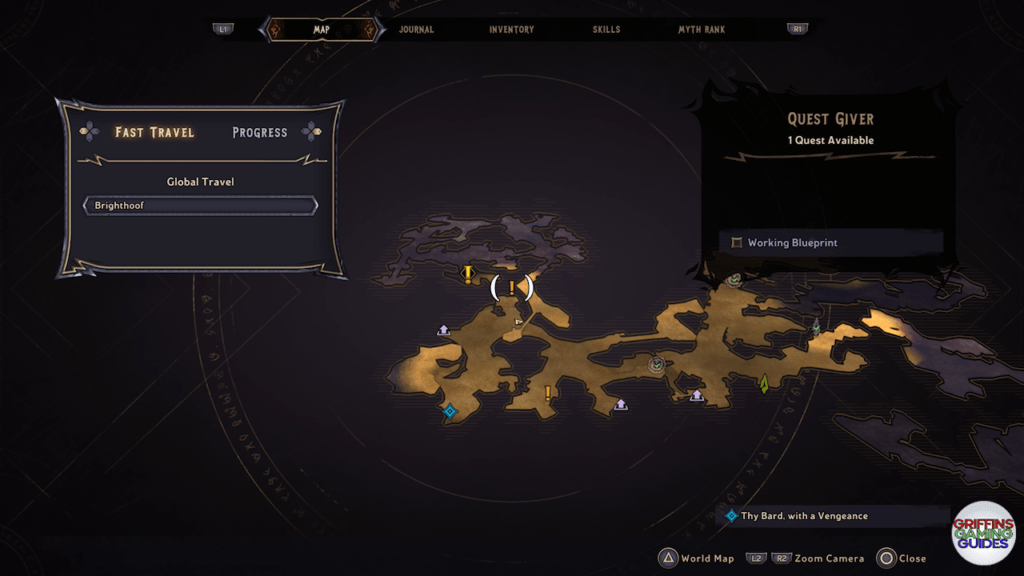Choose Brighthoof as global travel destination
This screenshot has width=1024, height=576.
[x=200, y=206]
